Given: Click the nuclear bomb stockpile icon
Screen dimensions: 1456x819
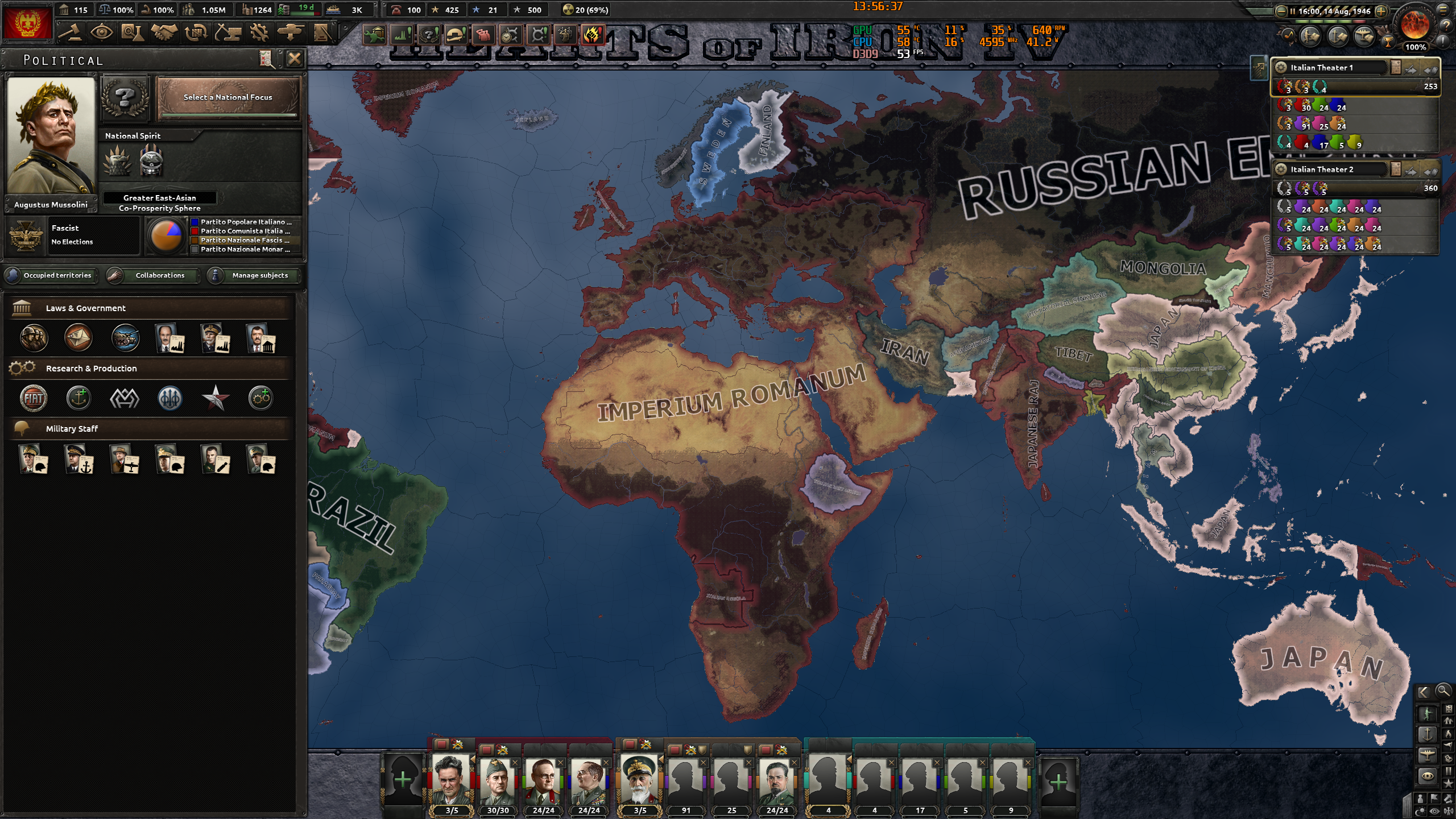Looking at the screenshot, I should tap(568, 10).
